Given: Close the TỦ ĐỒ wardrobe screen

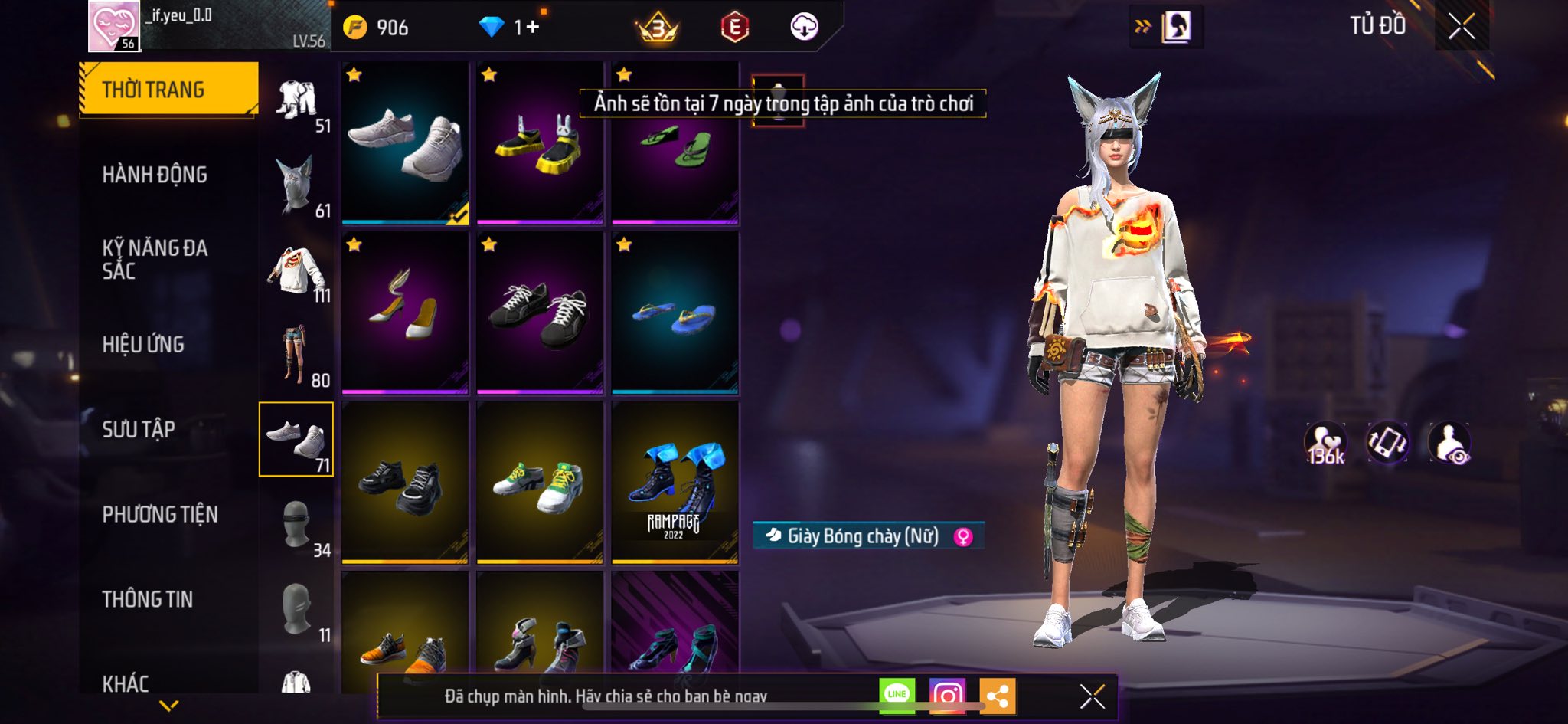Looking at the screenshot, I should point(1461,27).
